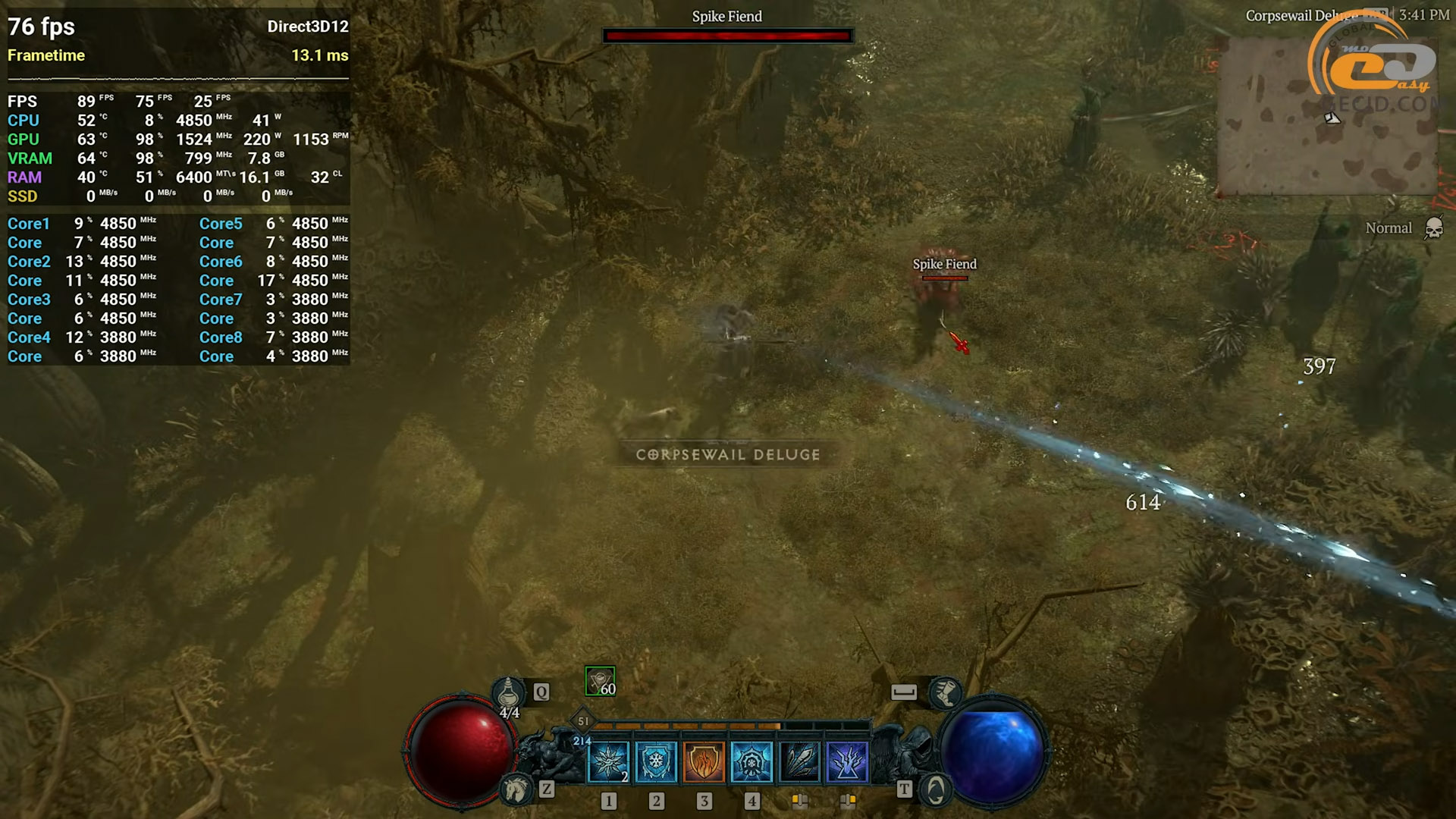This screenshot has width=1456, height=819.
Task: Cast the Blizzard snowflake cloud skill
Action: pyautogui.click(x=752, y=761)
